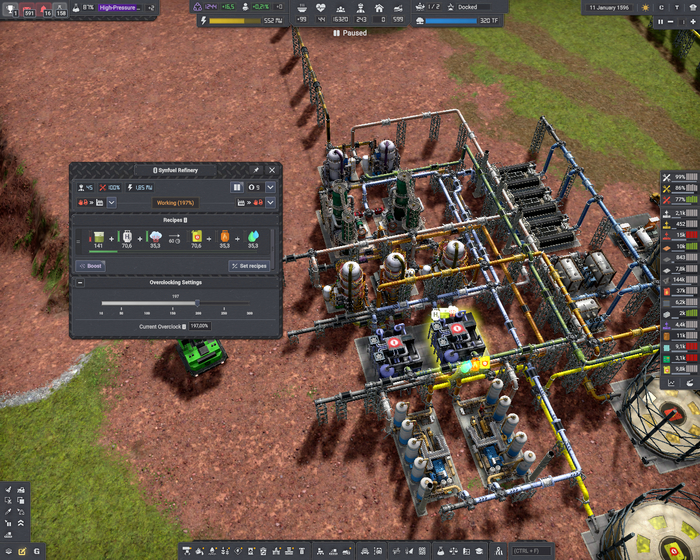
Task: Click the overclock slider handle
Action: coord(197,303)
